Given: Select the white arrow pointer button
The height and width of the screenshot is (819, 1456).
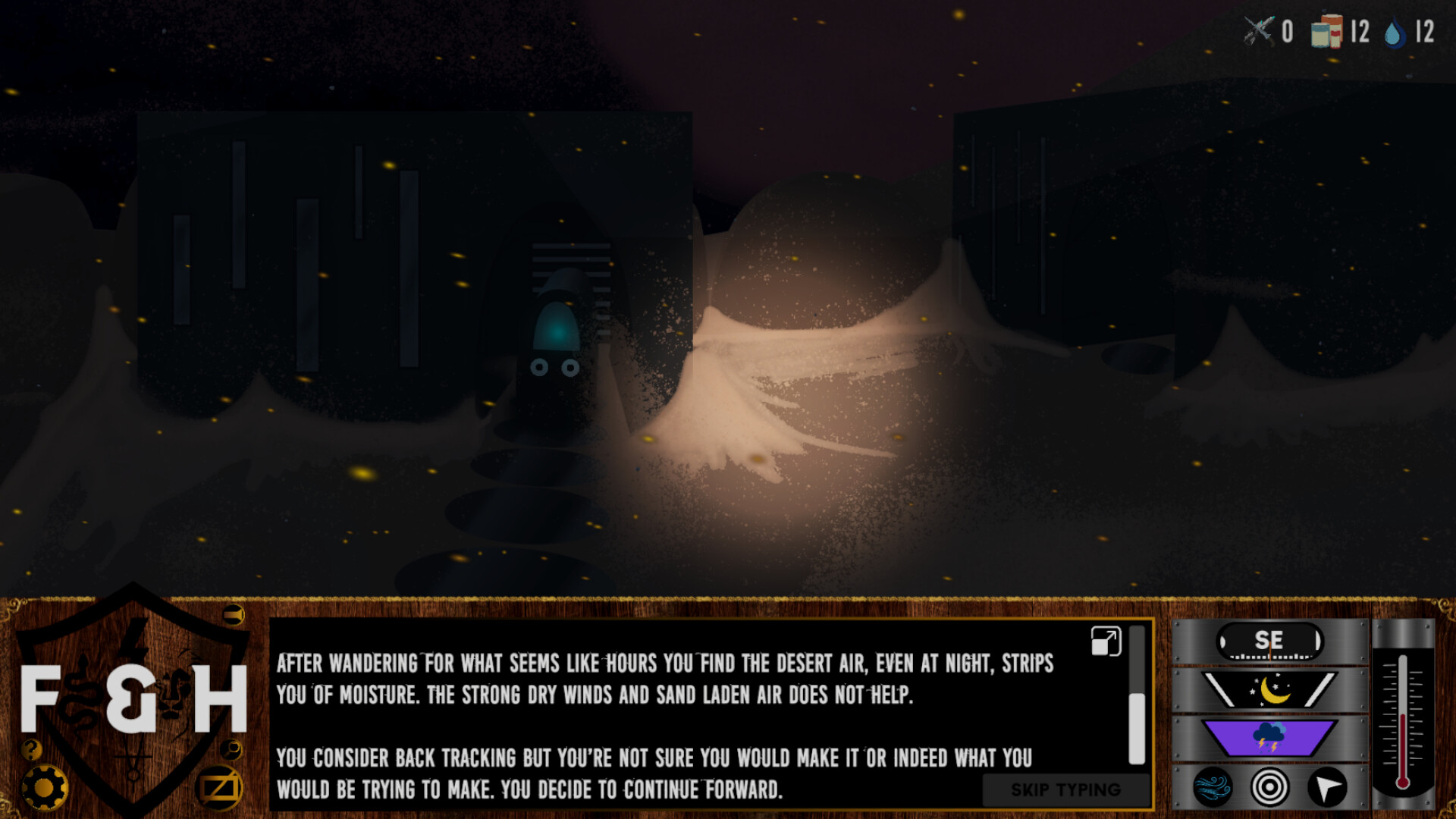Looking at the screenshot, I should pos(1327,787).
